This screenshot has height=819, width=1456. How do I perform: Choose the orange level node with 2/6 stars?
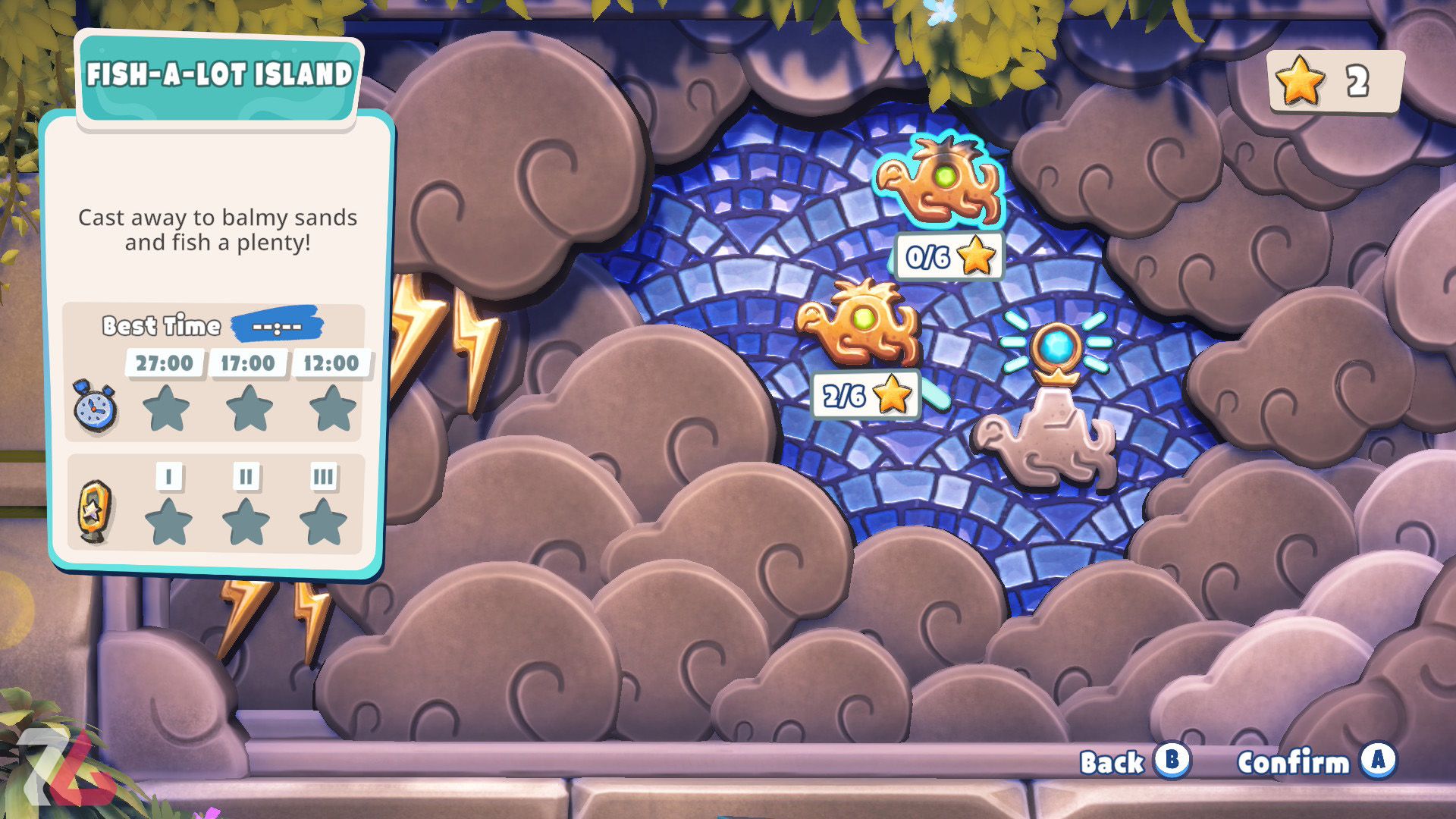(x=859, y=323)
